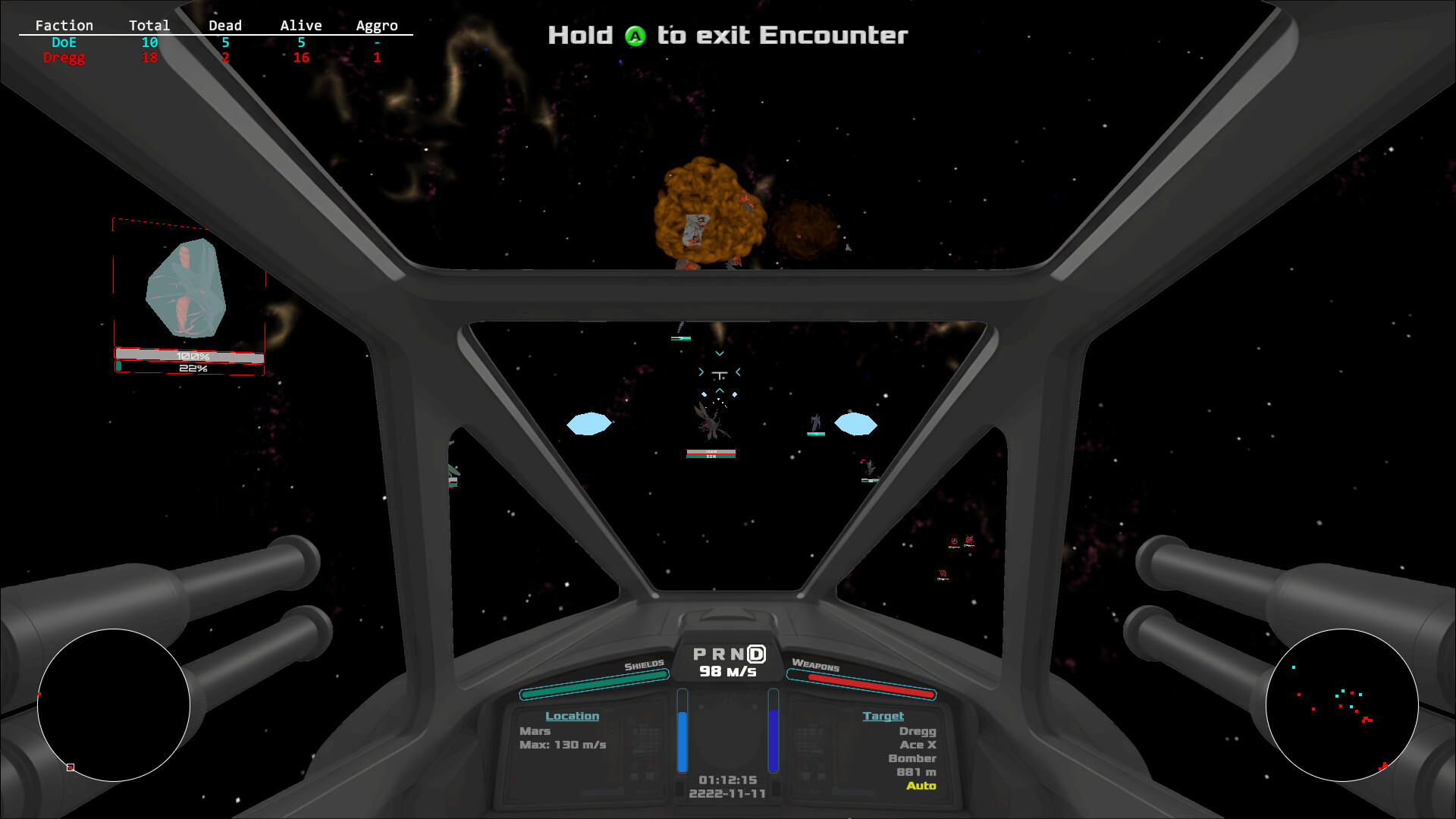Click the P park gear letter
This screenshot has width=1456, height=819.
[699, 653]
